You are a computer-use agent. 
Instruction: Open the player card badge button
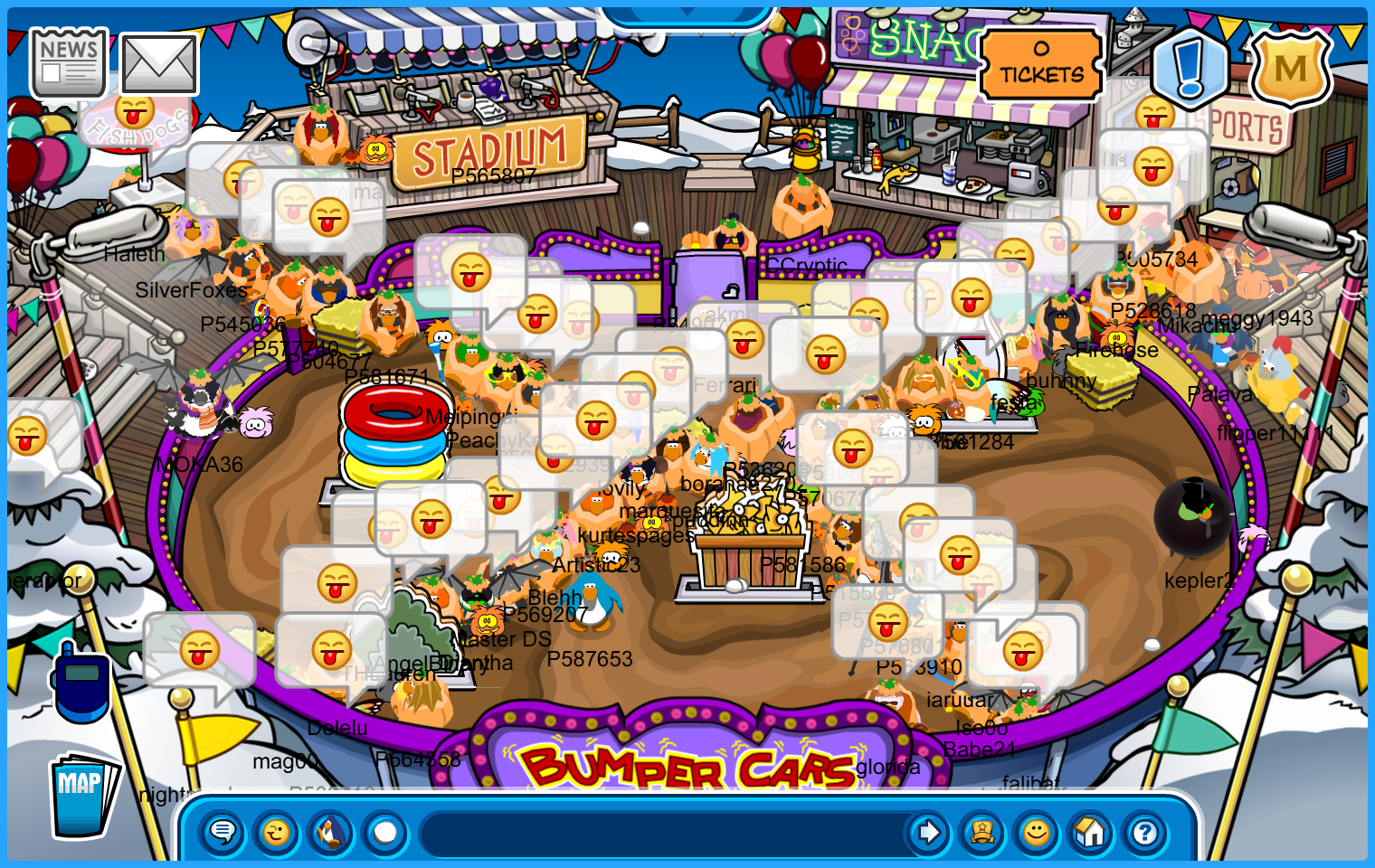point(982,832)
